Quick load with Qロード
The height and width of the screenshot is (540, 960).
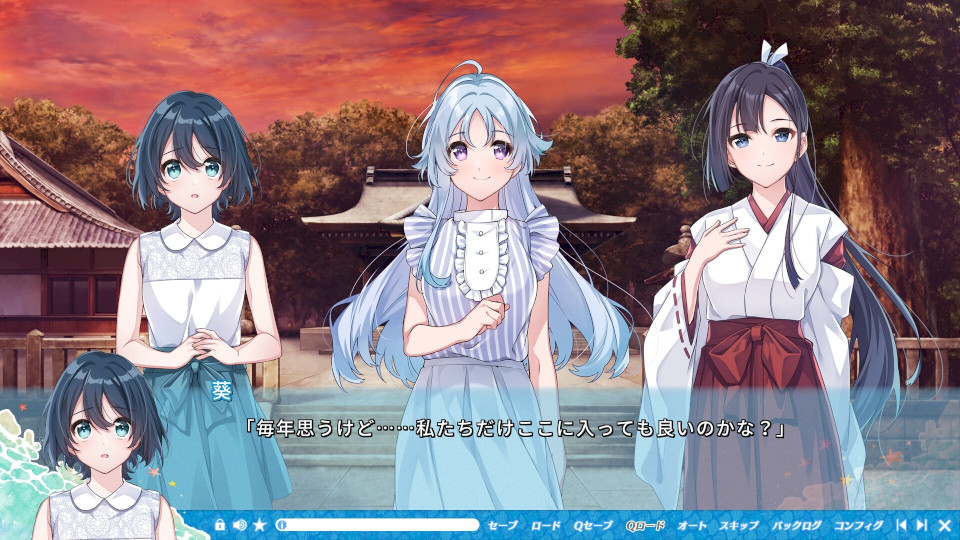click(x=645, y=525)
